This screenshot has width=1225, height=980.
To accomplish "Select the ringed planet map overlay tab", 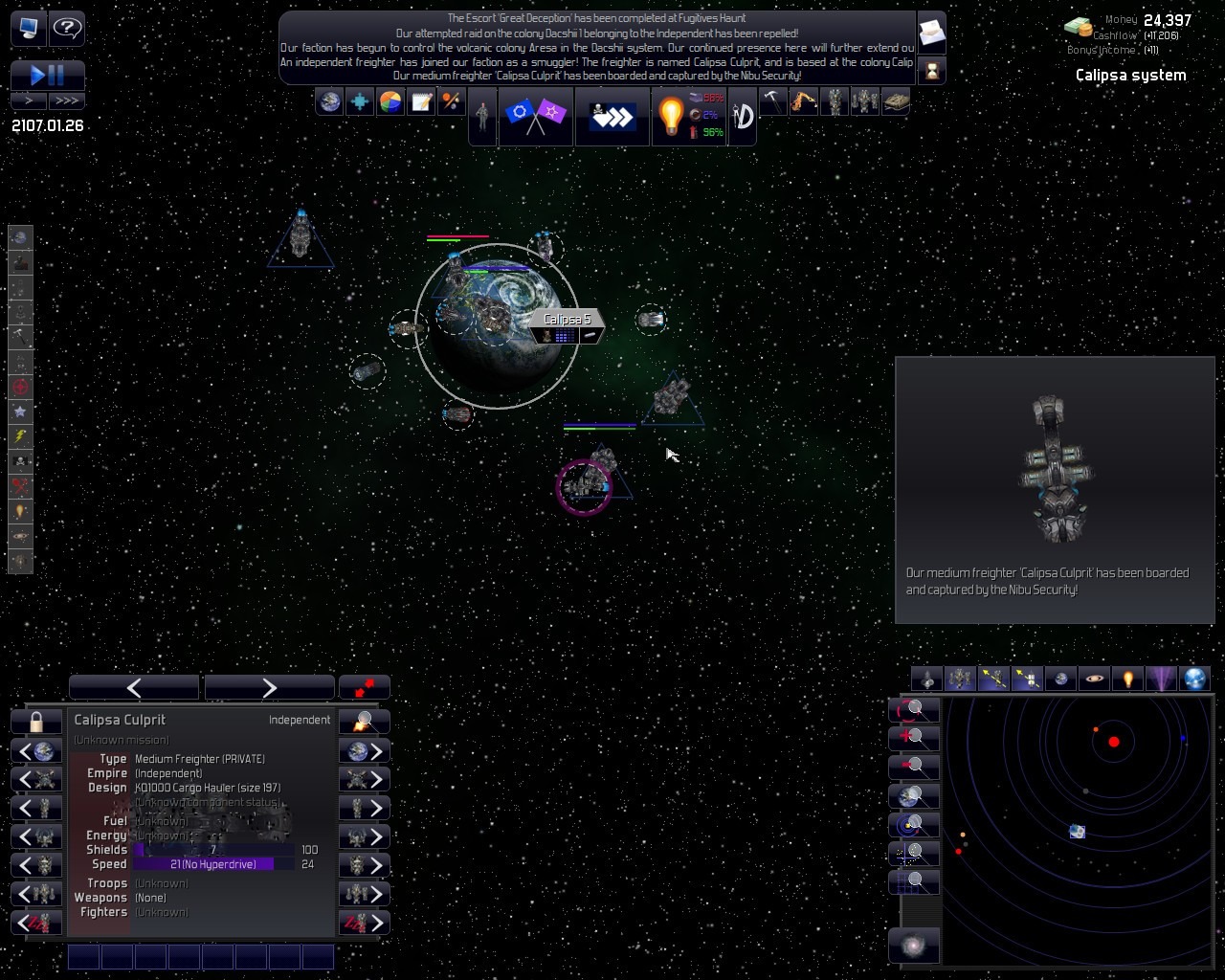I will [1093, 679].
